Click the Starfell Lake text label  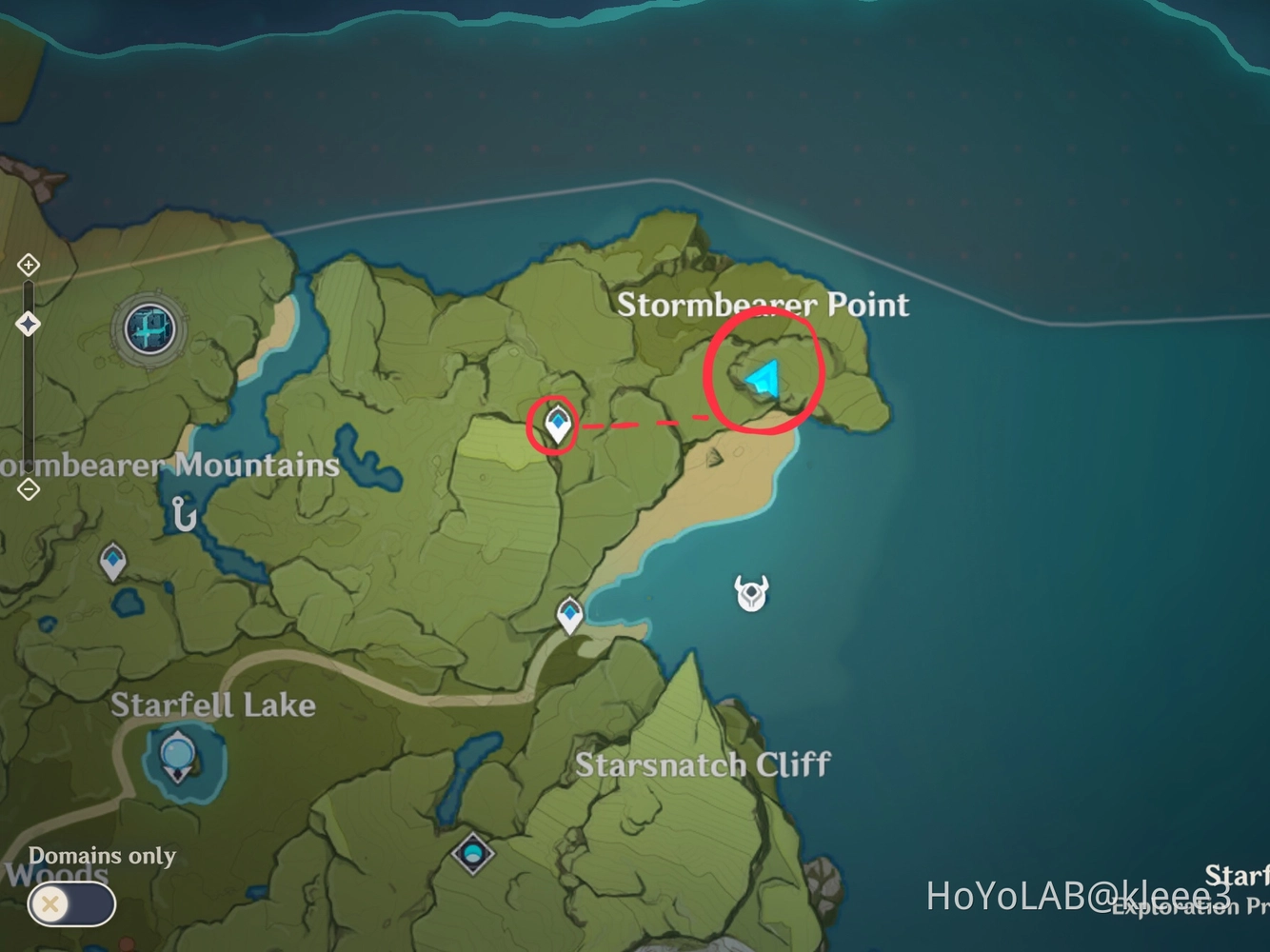pyautogui.click(x=213, y=704)
